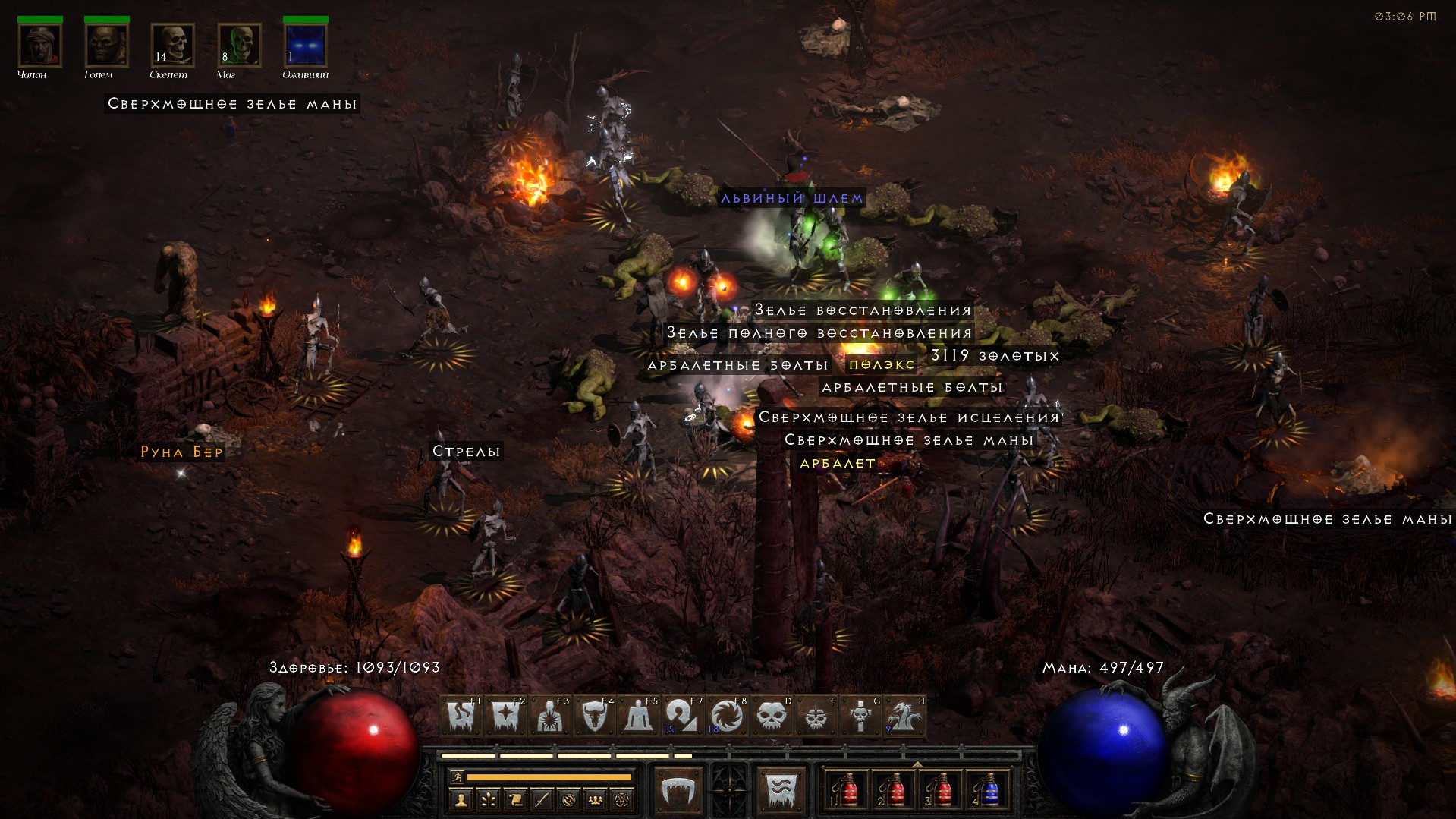Pick up the Львиный Шлем item label
Image resolution: width=1456 pixels, height=819 pixels.
tap(794, 197)
